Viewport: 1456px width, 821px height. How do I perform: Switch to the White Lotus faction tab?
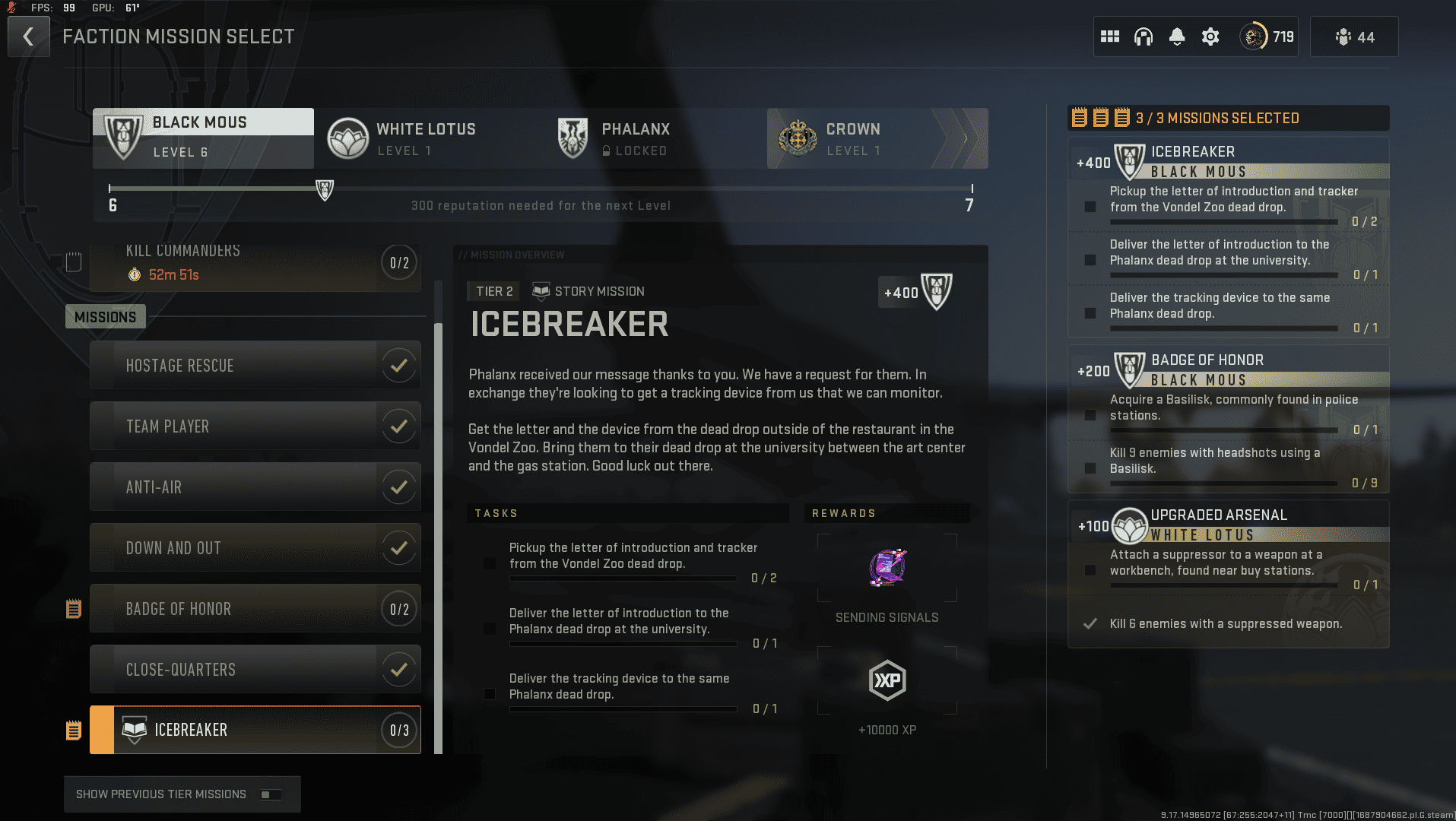pyautogui.click(x=426, y=138)
